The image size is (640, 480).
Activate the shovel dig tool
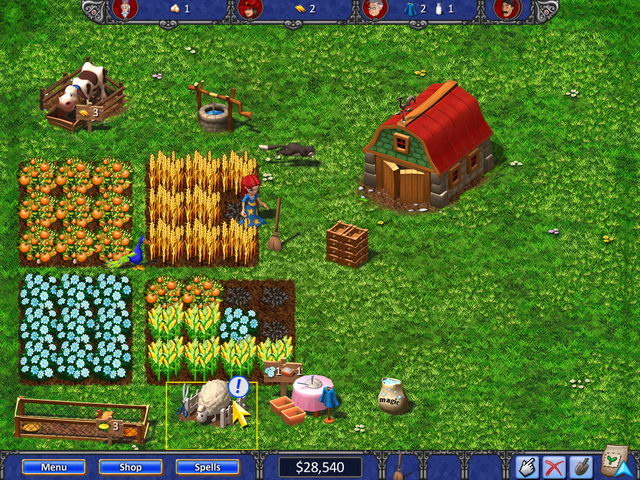579,467
